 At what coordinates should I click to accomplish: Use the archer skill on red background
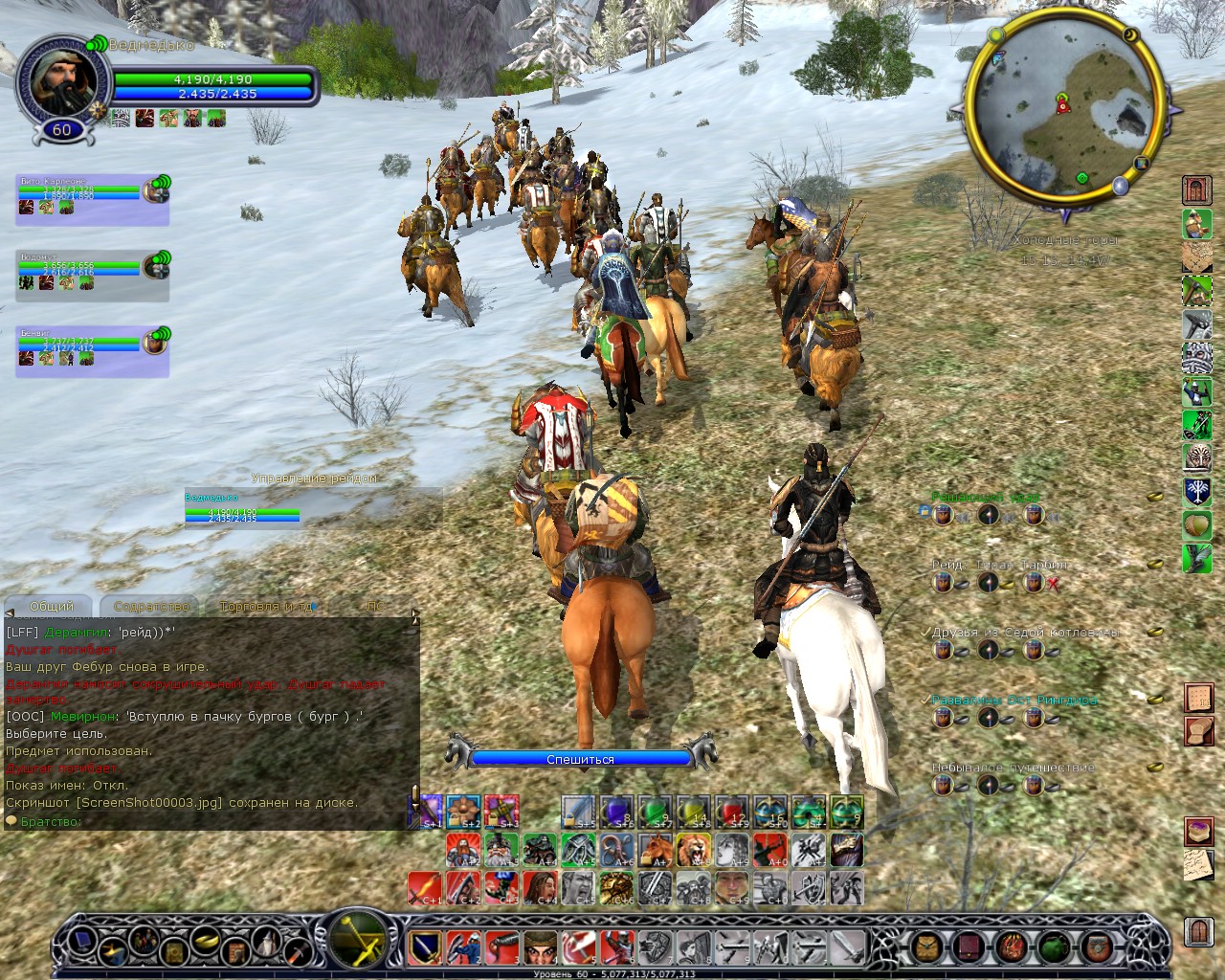click(x=769, y=849)
